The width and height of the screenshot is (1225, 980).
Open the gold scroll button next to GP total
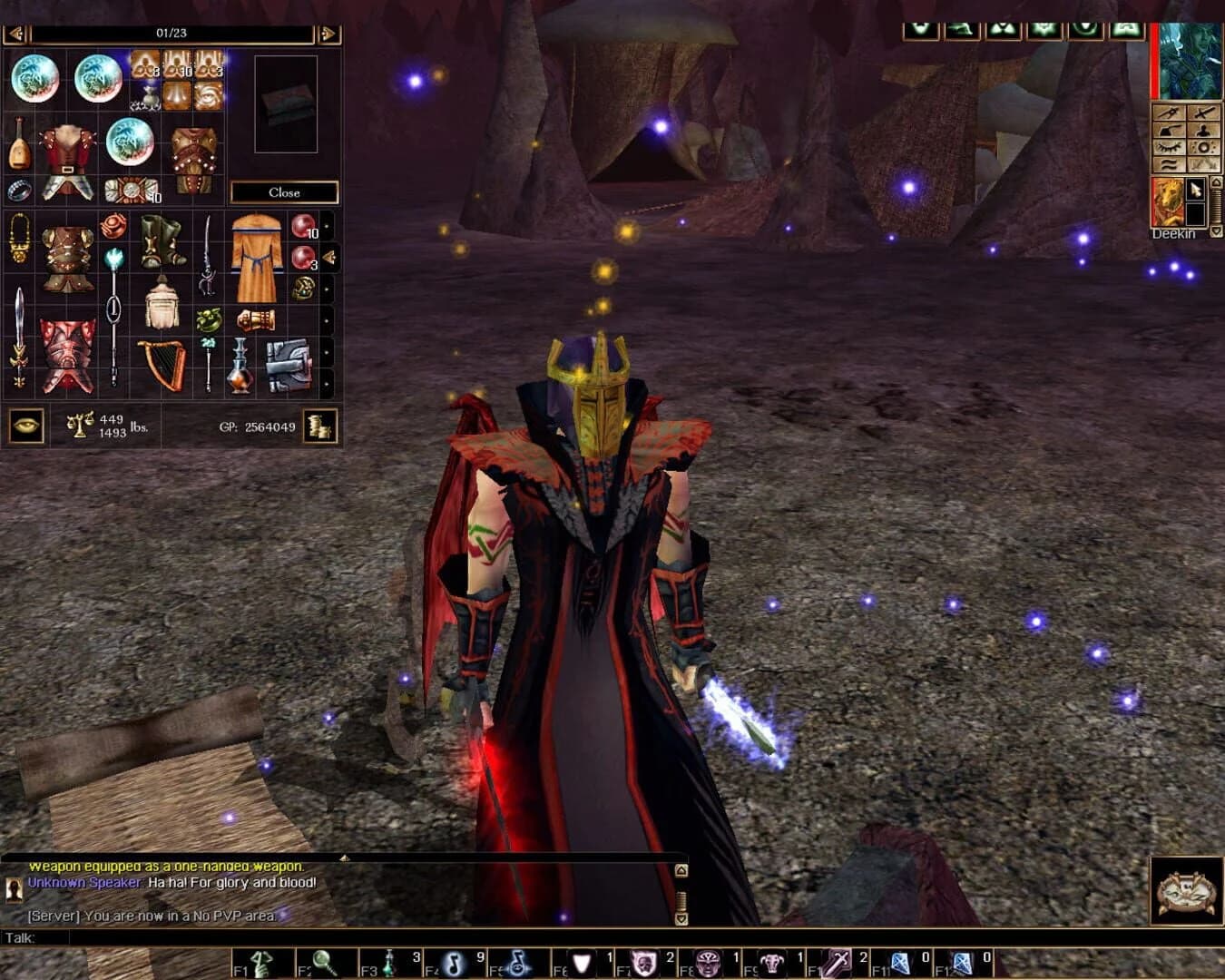(322, 426)
